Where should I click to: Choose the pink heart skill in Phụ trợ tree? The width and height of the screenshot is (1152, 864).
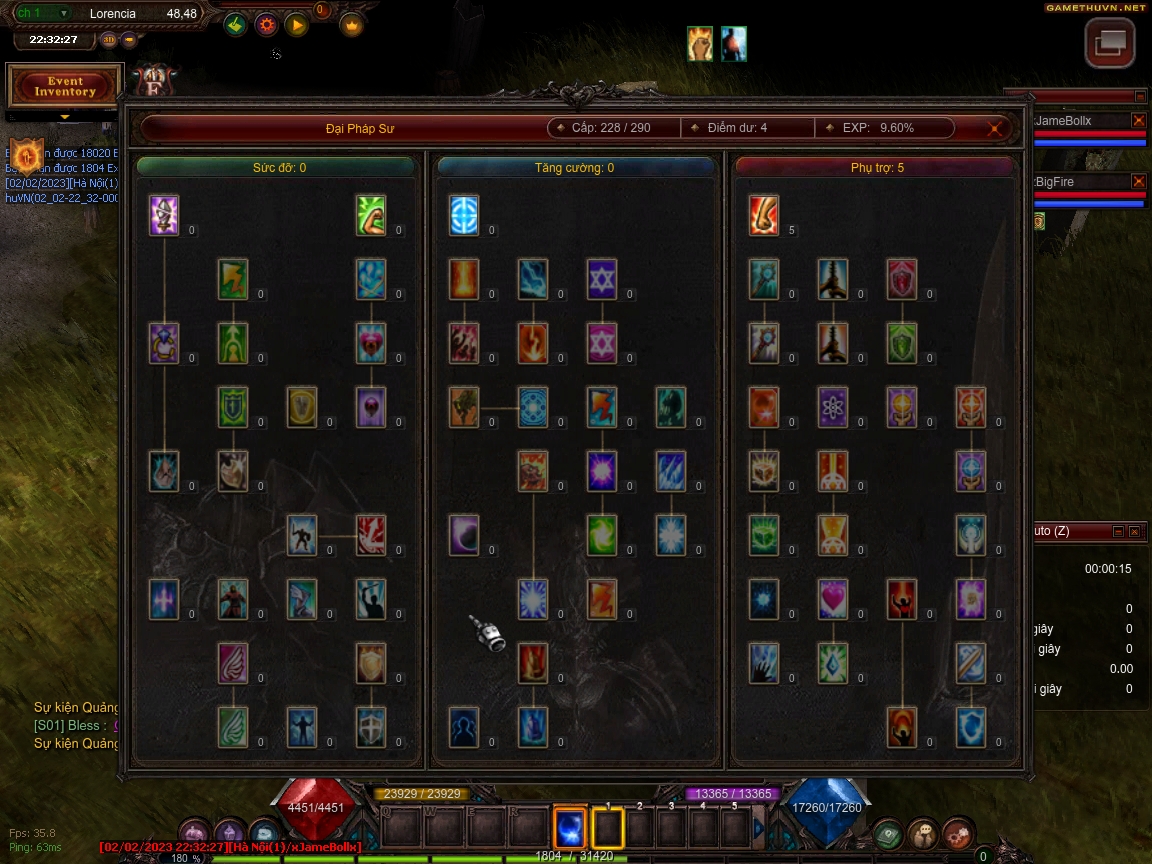click(x=833, y=599)
